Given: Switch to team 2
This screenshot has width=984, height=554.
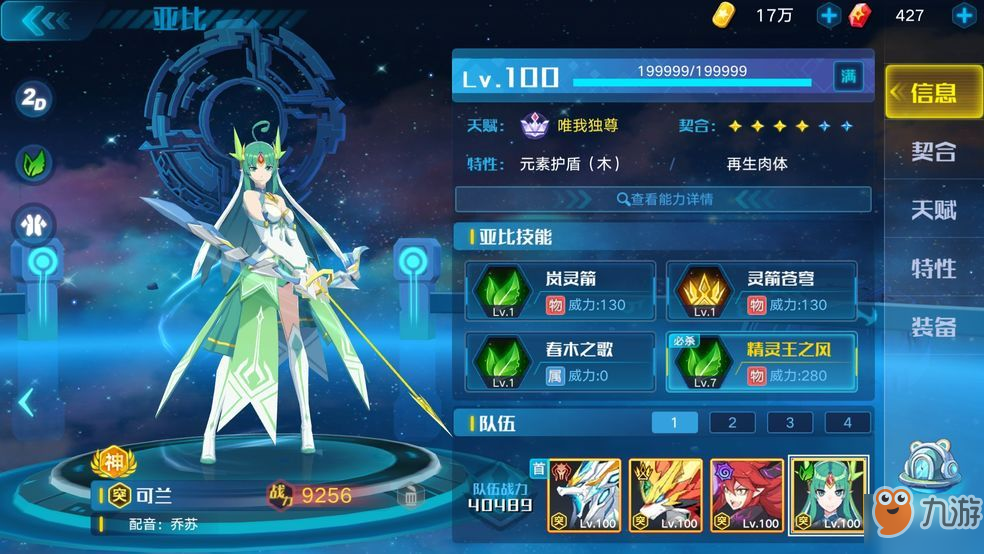Looking at the screenshot, I should pyautogui.click(x=733, y=422).
